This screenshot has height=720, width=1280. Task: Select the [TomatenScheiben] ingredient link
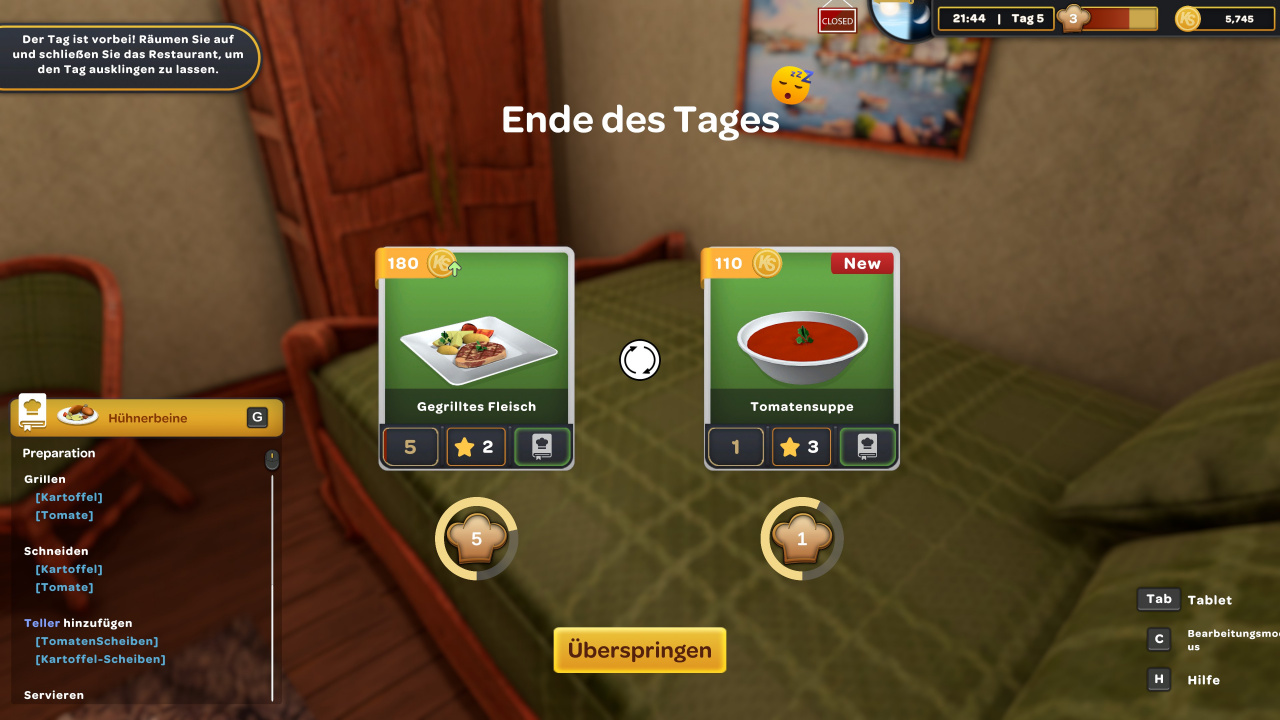97,641
